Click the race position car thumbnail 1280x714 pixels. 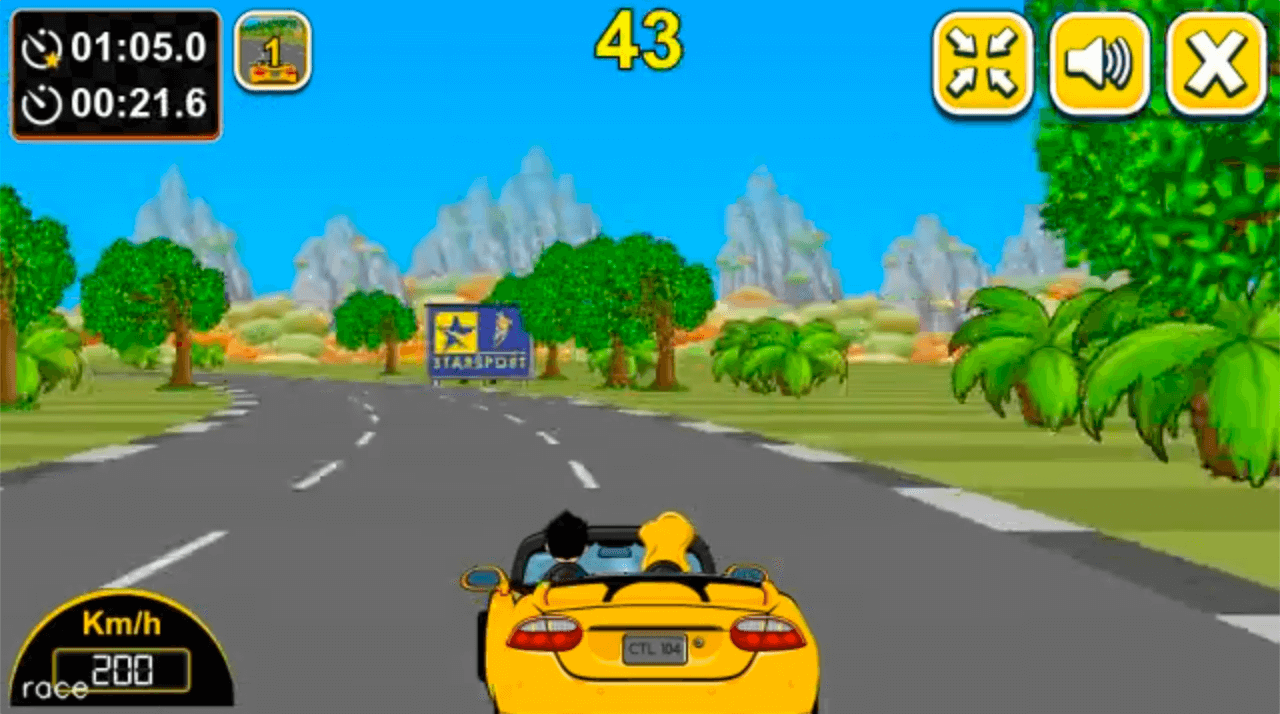tap(273, 51)
